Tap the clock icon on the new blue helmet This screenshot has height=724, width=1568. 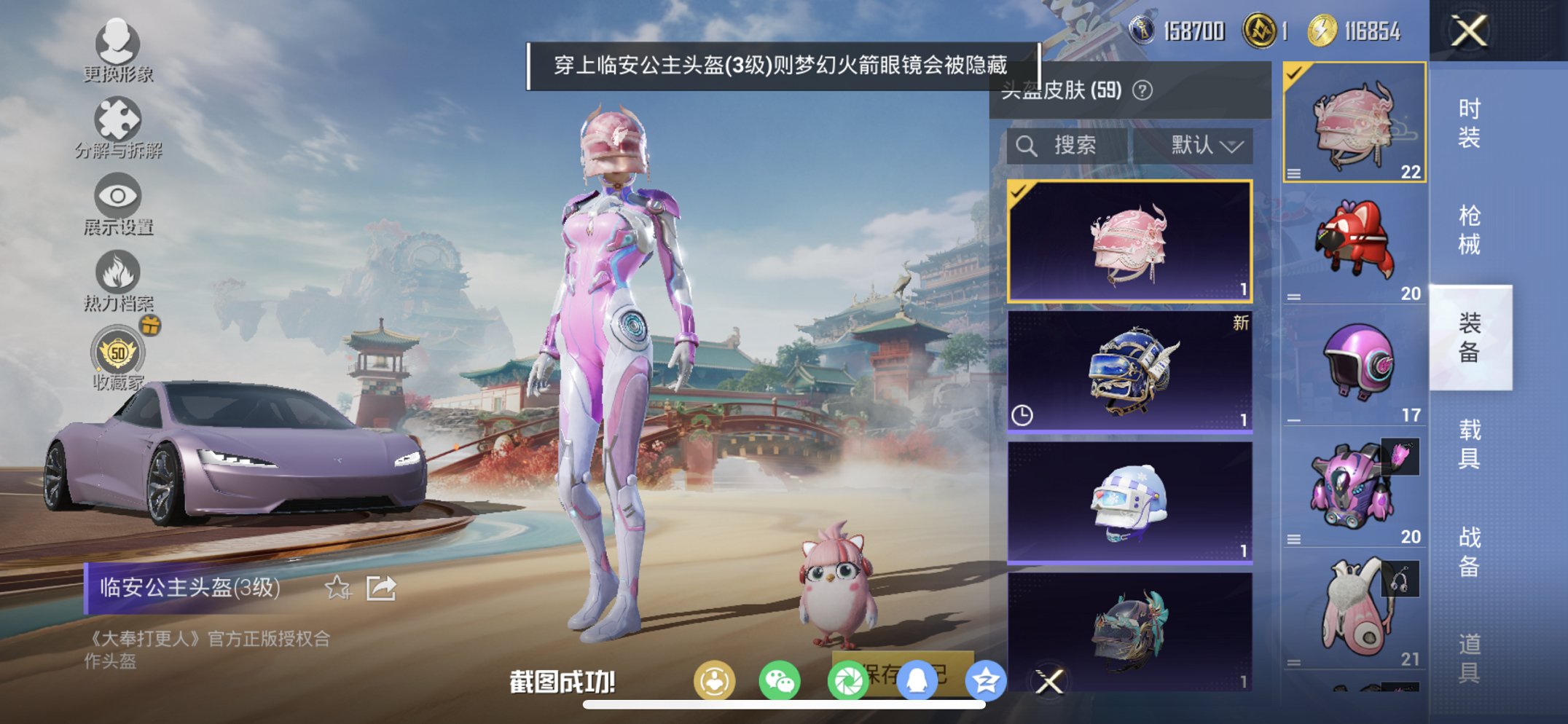pos(1022,417)
